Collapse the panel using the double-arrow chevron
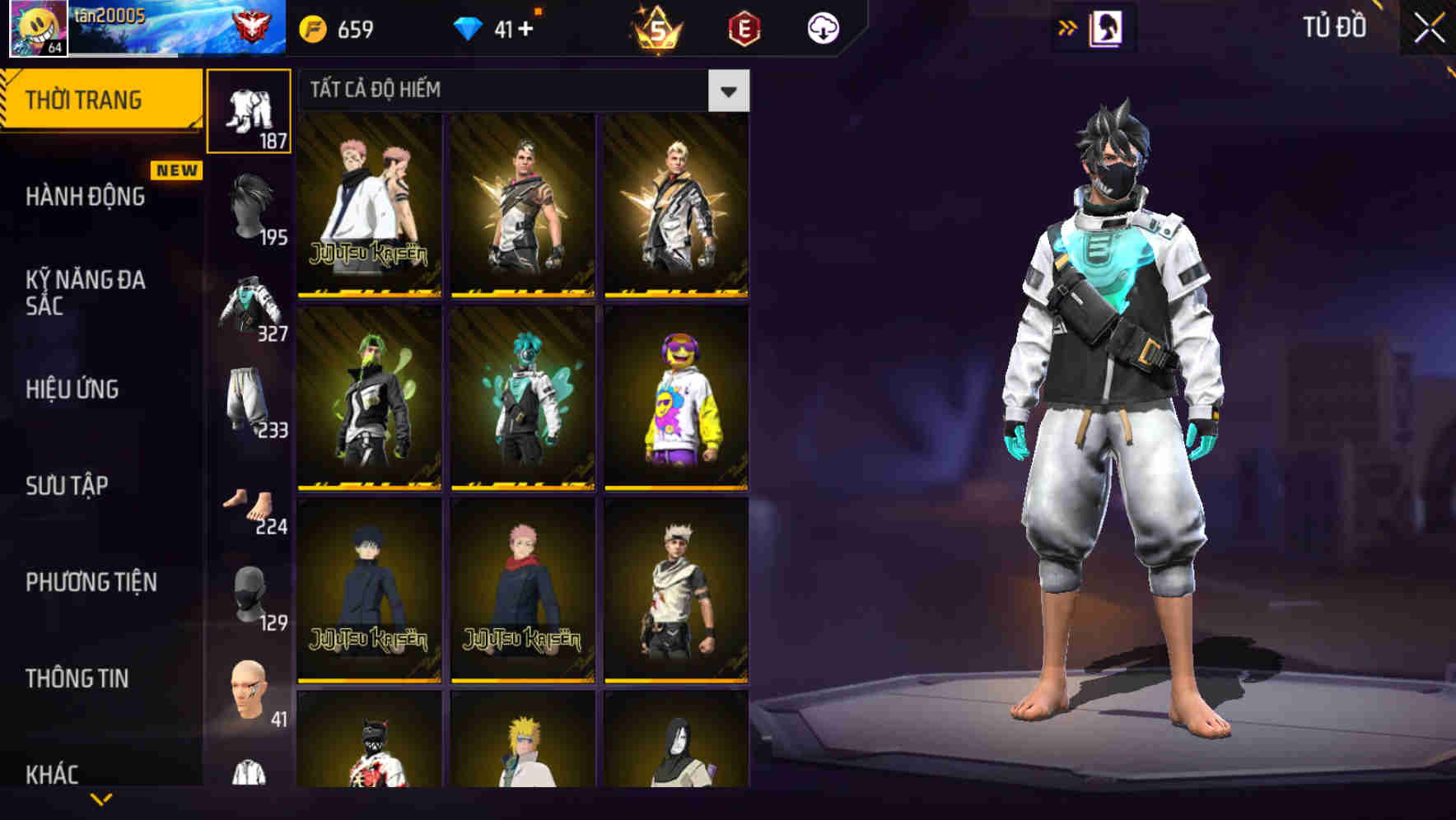 pyautogui.click(x=1068, y=27)
